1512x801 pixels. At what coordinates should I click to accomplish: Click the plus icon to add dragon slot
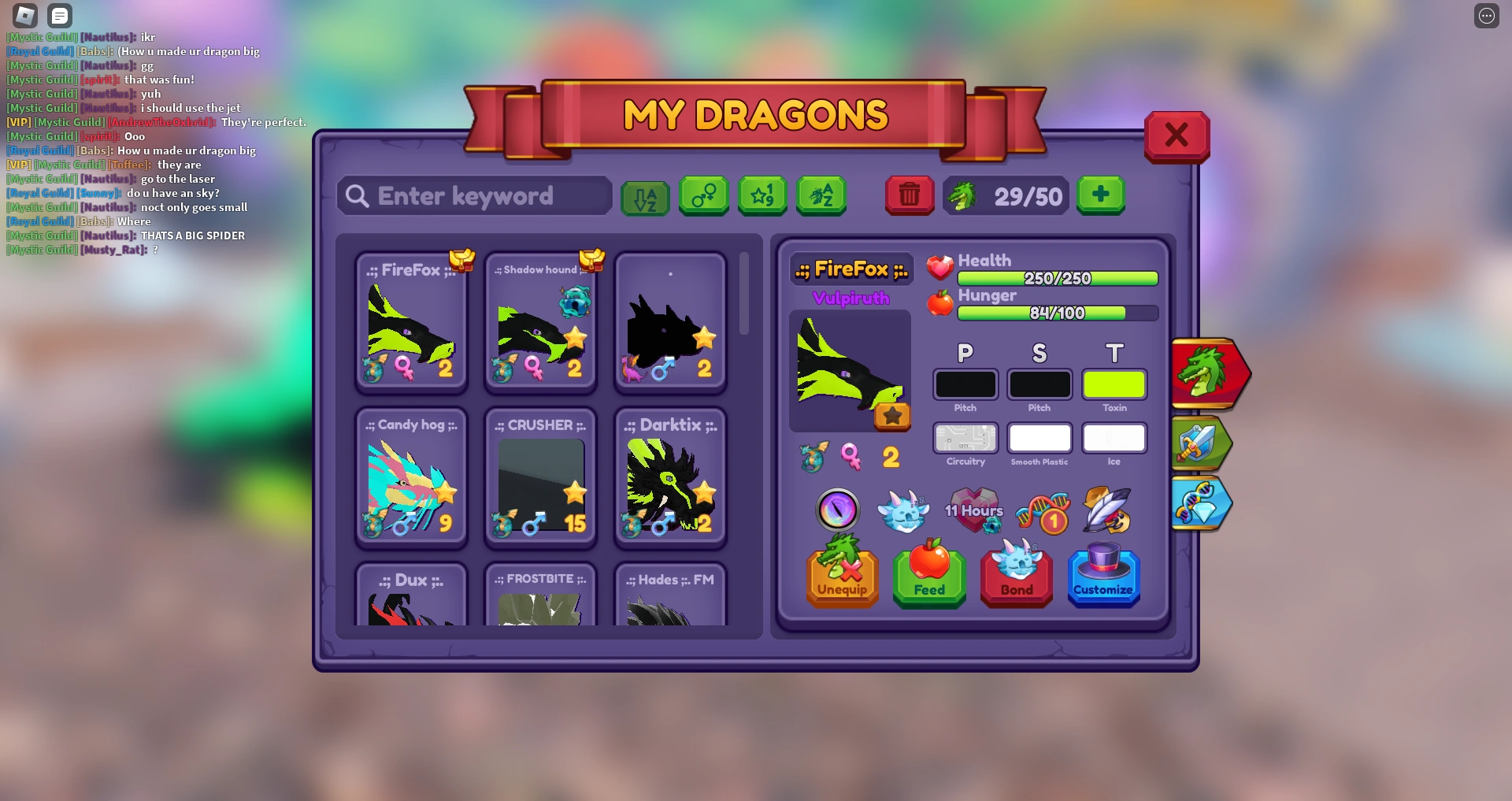click(1100, 195)
